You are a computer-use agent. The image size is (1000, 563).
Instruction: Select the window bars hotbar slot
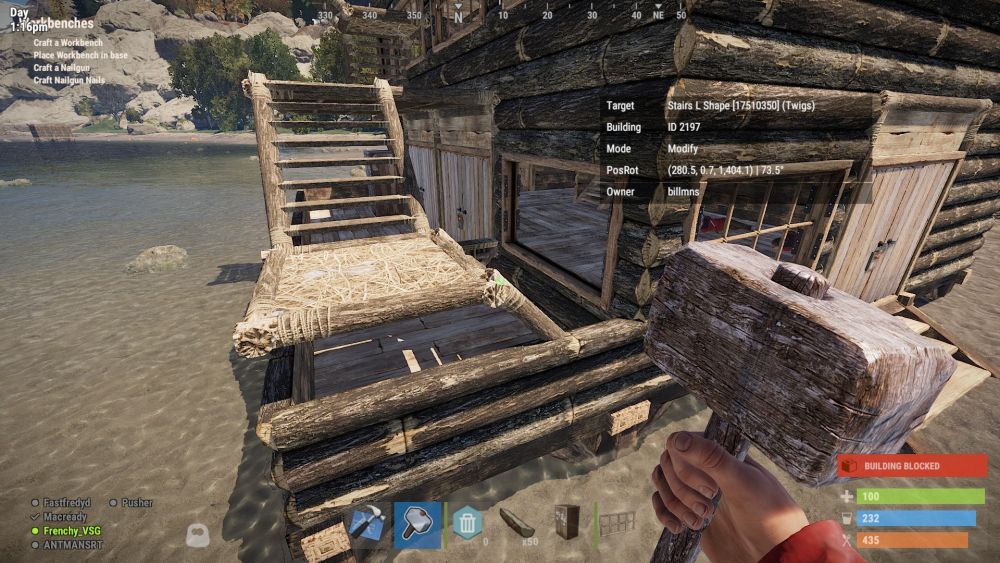[x=617, y=523]
